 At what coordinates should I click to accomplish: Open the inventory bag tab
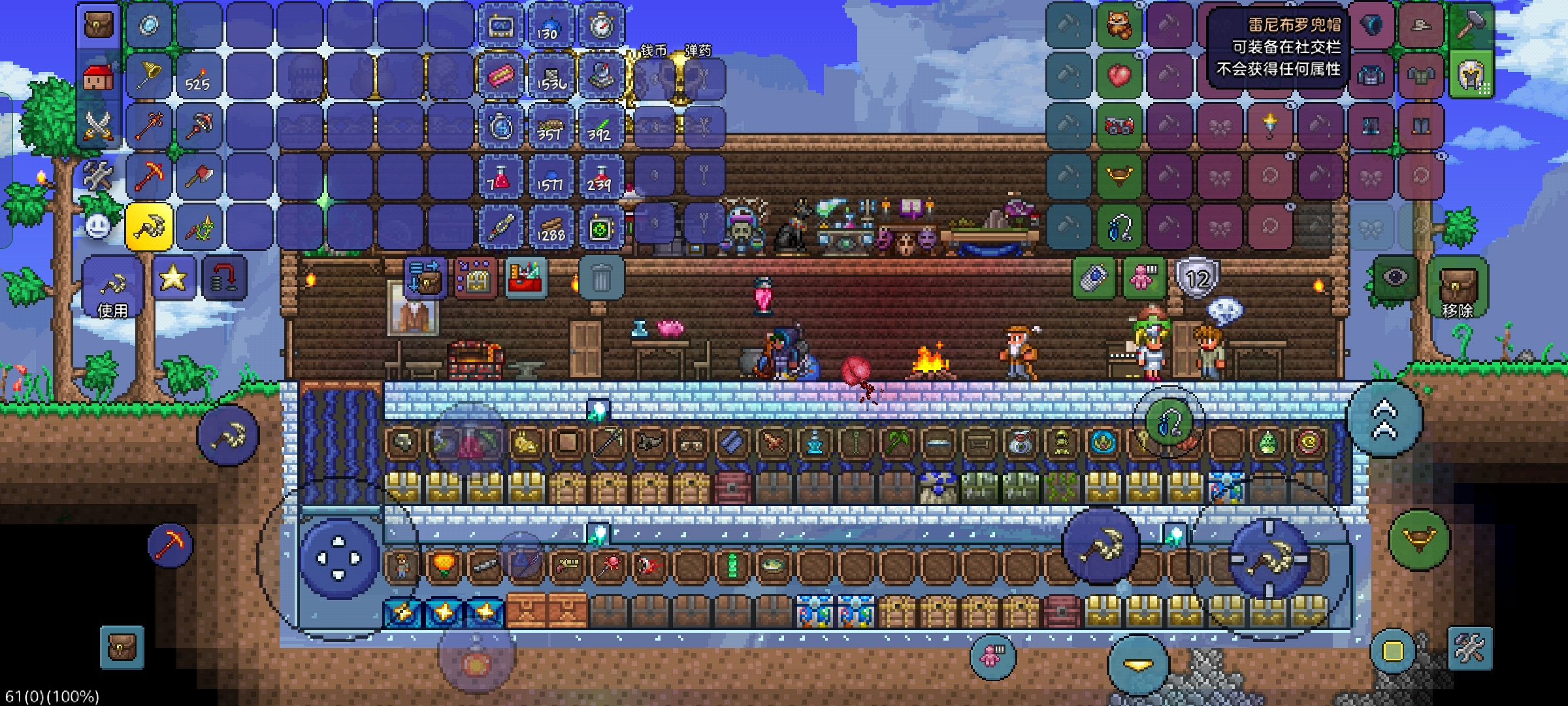point(99,26)
